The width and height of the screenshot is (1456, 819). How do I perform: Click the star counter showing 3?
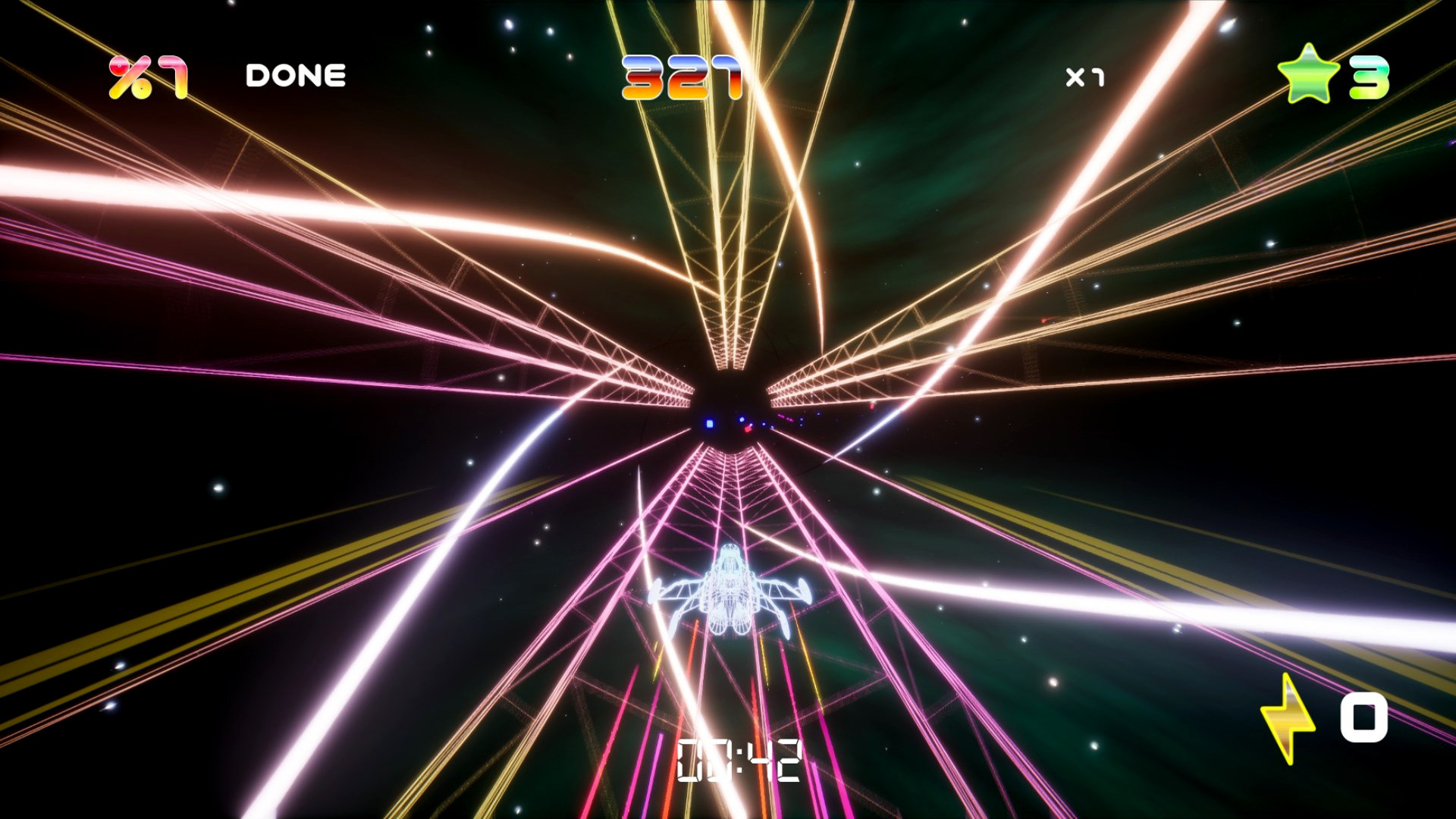pyautogui.click(x=1369, y=74)
